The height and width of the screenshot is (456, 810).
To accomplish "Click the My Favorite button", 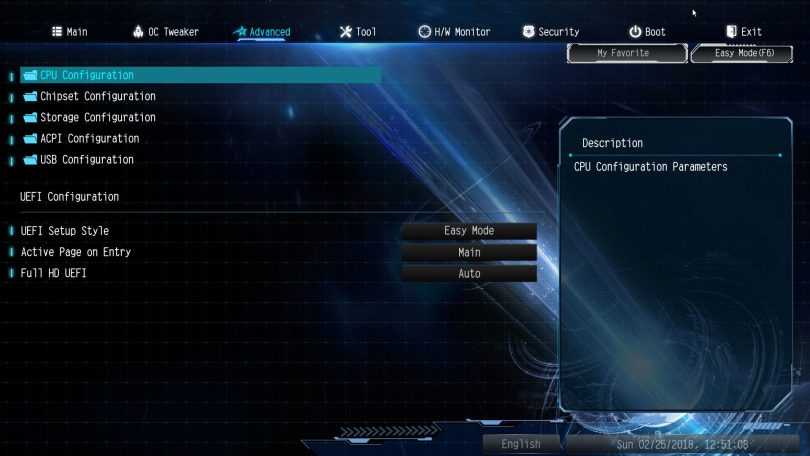I will click(623, 53).
